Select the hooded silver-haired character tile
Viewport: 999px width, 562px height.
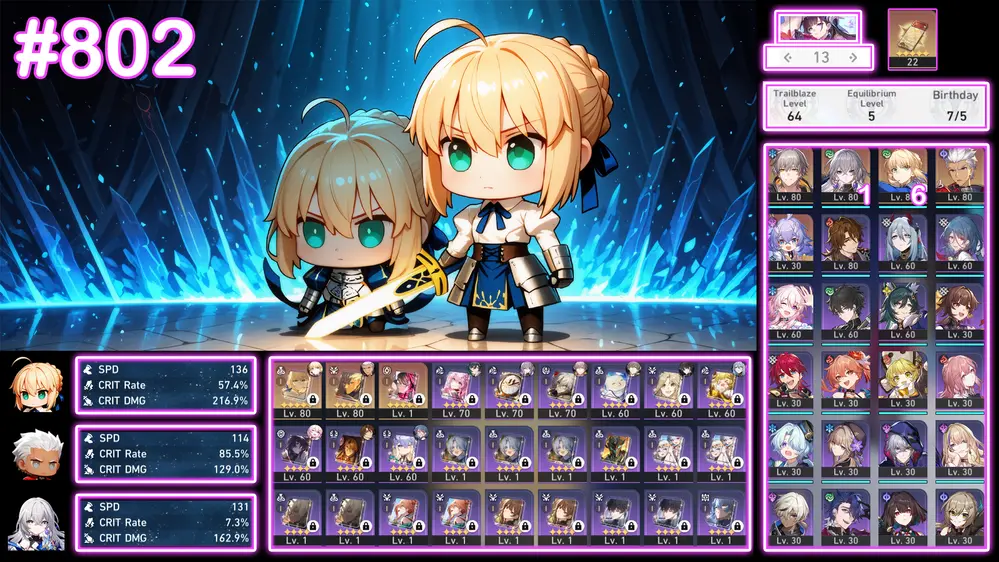(x=902, y=445)
